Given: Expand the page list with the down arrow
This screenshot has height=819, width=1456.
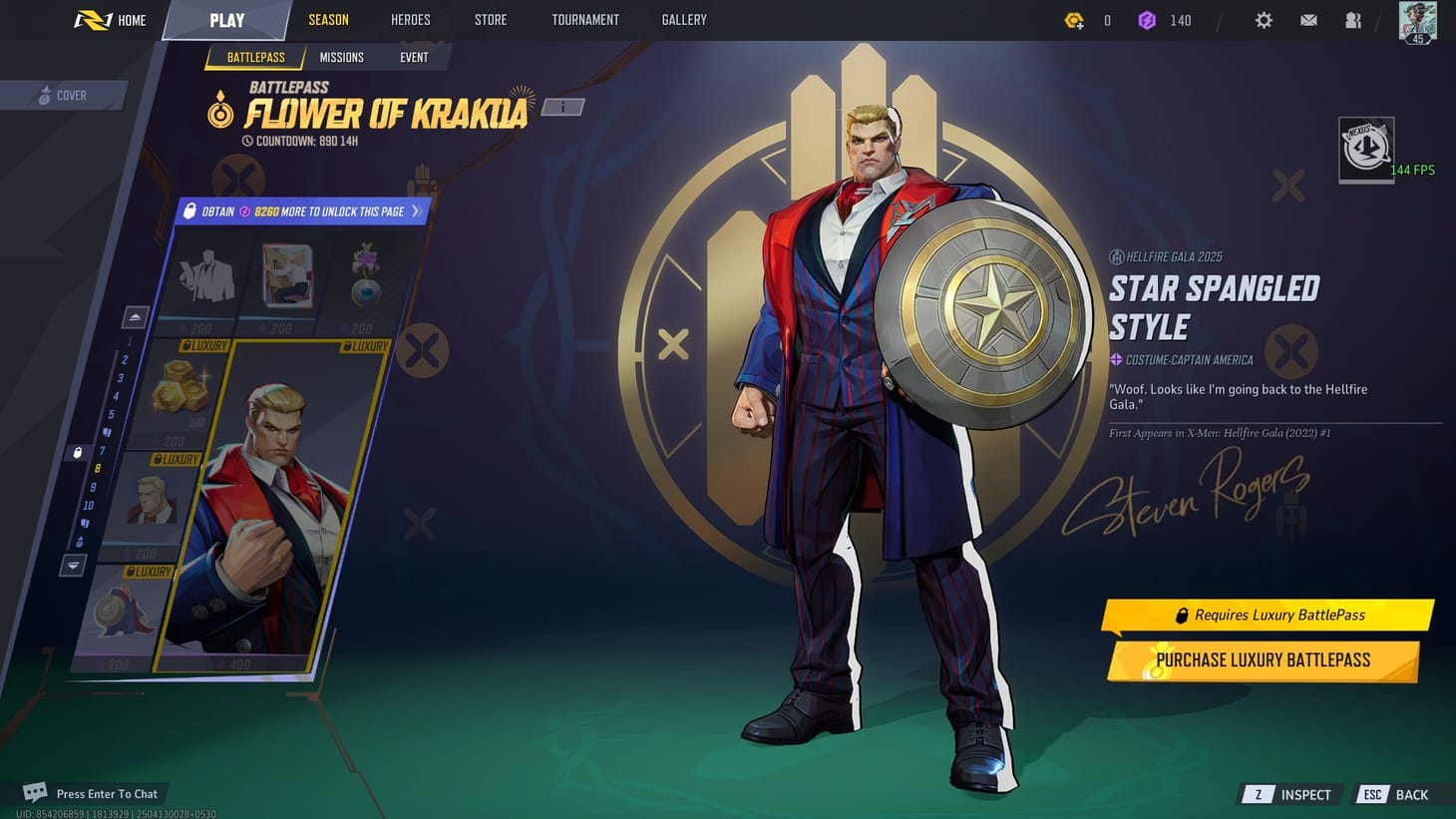Looking at the screenshot, I should (x=72, y=566).
